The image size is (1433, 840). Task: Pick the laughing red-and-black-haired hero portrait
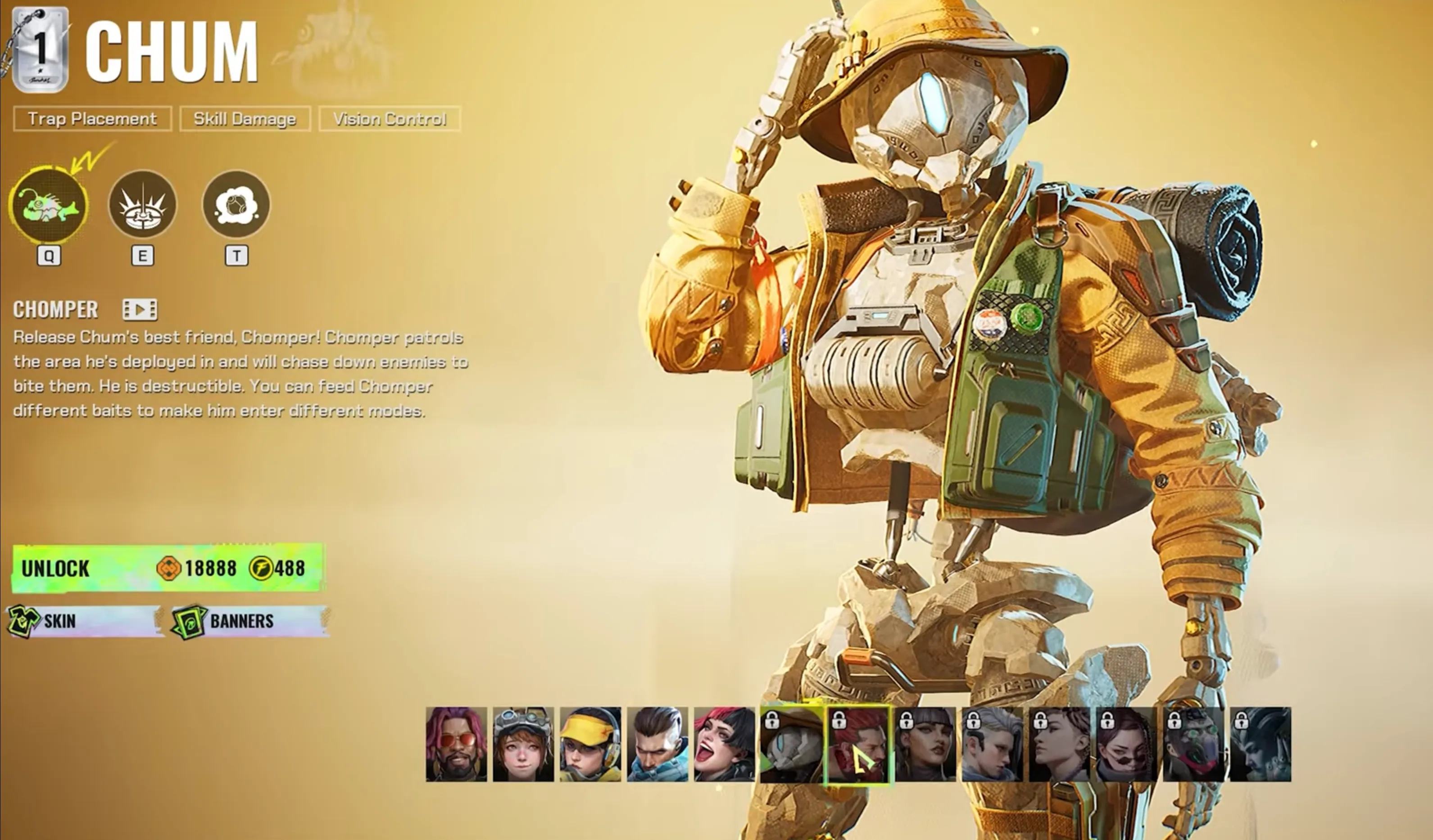click(725, 744)
